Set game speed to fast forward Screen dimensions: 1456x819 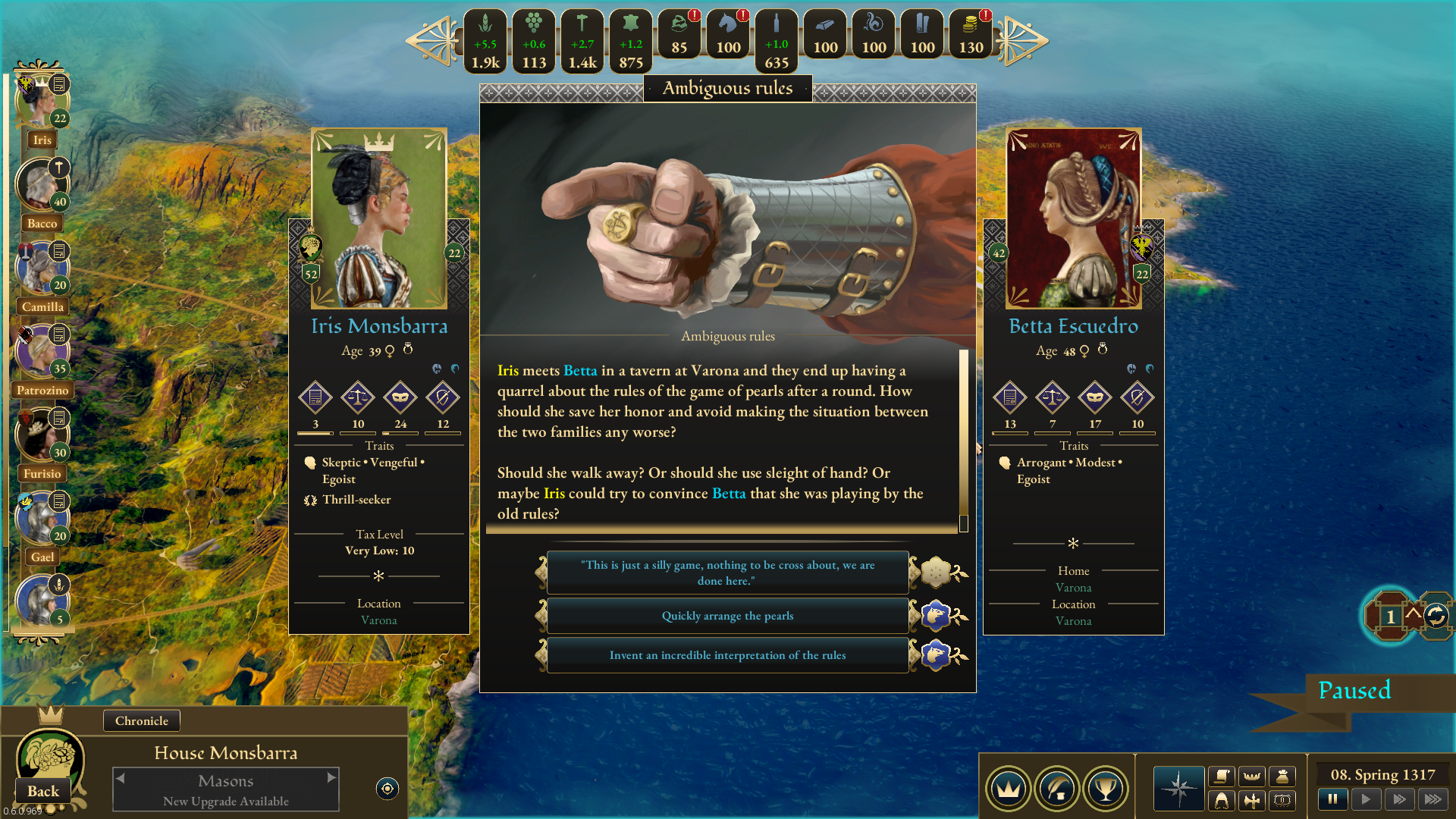[1399, 799]
